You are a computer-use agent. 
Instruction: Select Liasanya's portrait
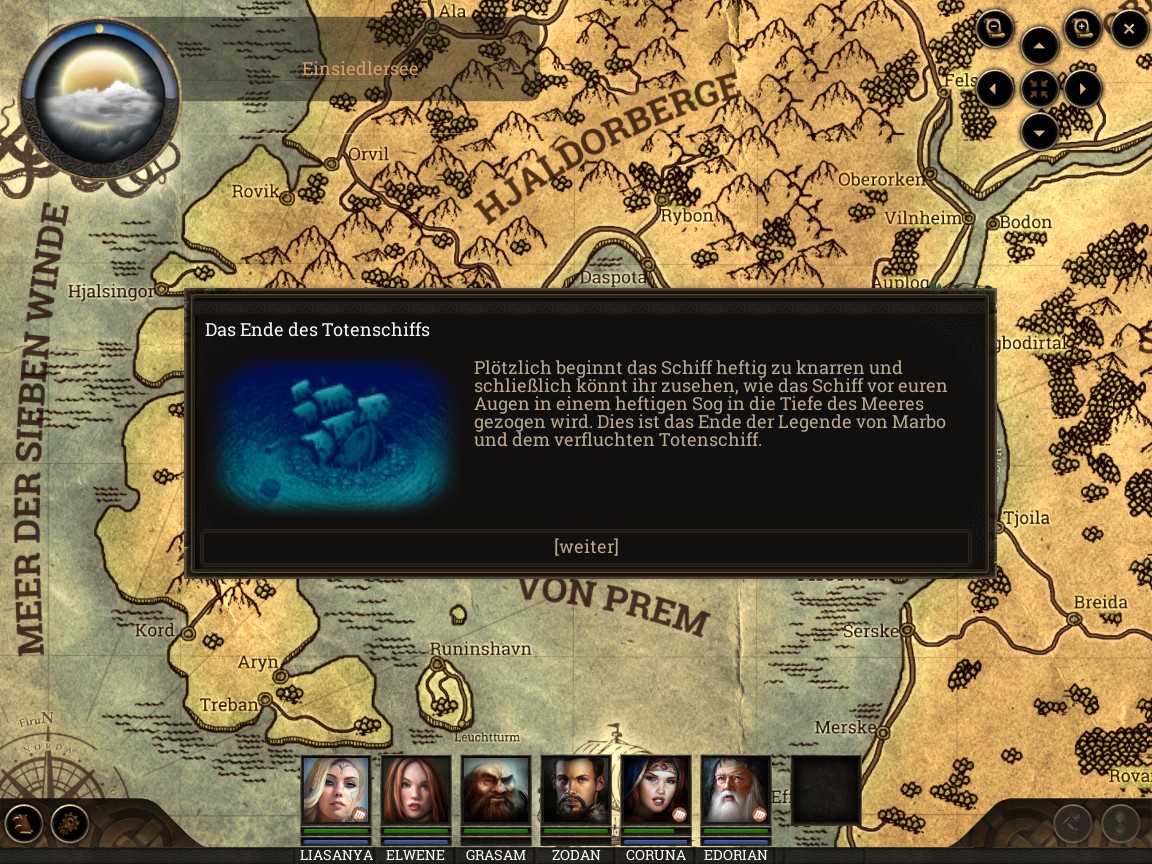pyautogui.click(x=336, y=790)
